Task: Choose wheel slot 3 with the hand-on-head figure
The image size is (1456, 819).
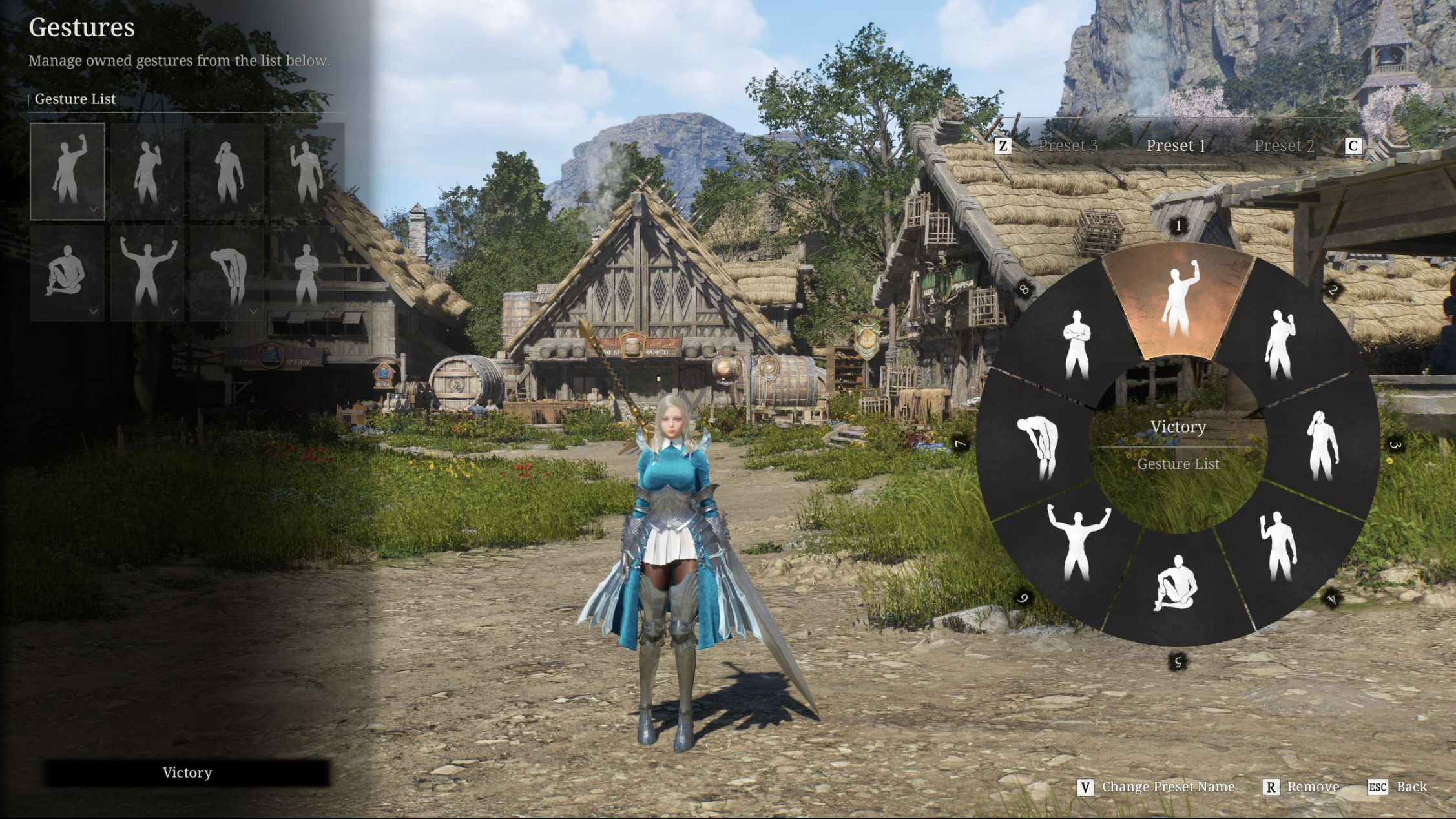Action: 1322,446
